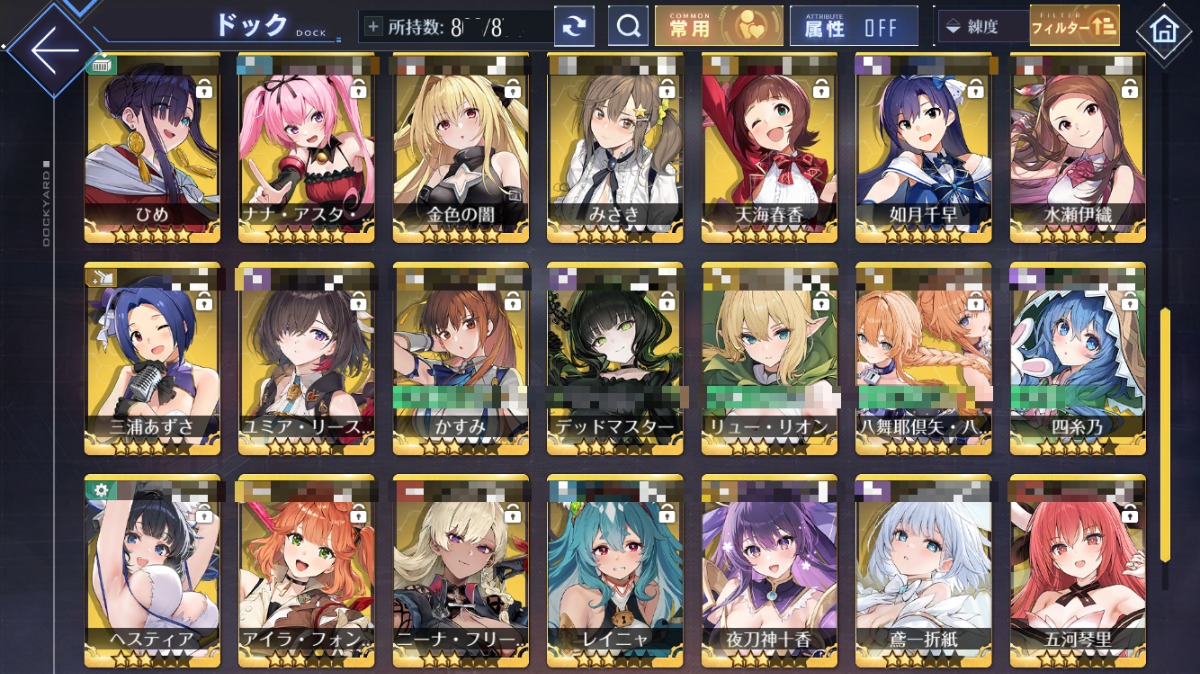Screen dimensions: 1200x674
Task: Select the 四糸乃 character card
Action: pyautogui.click(x=1077, y=358)
